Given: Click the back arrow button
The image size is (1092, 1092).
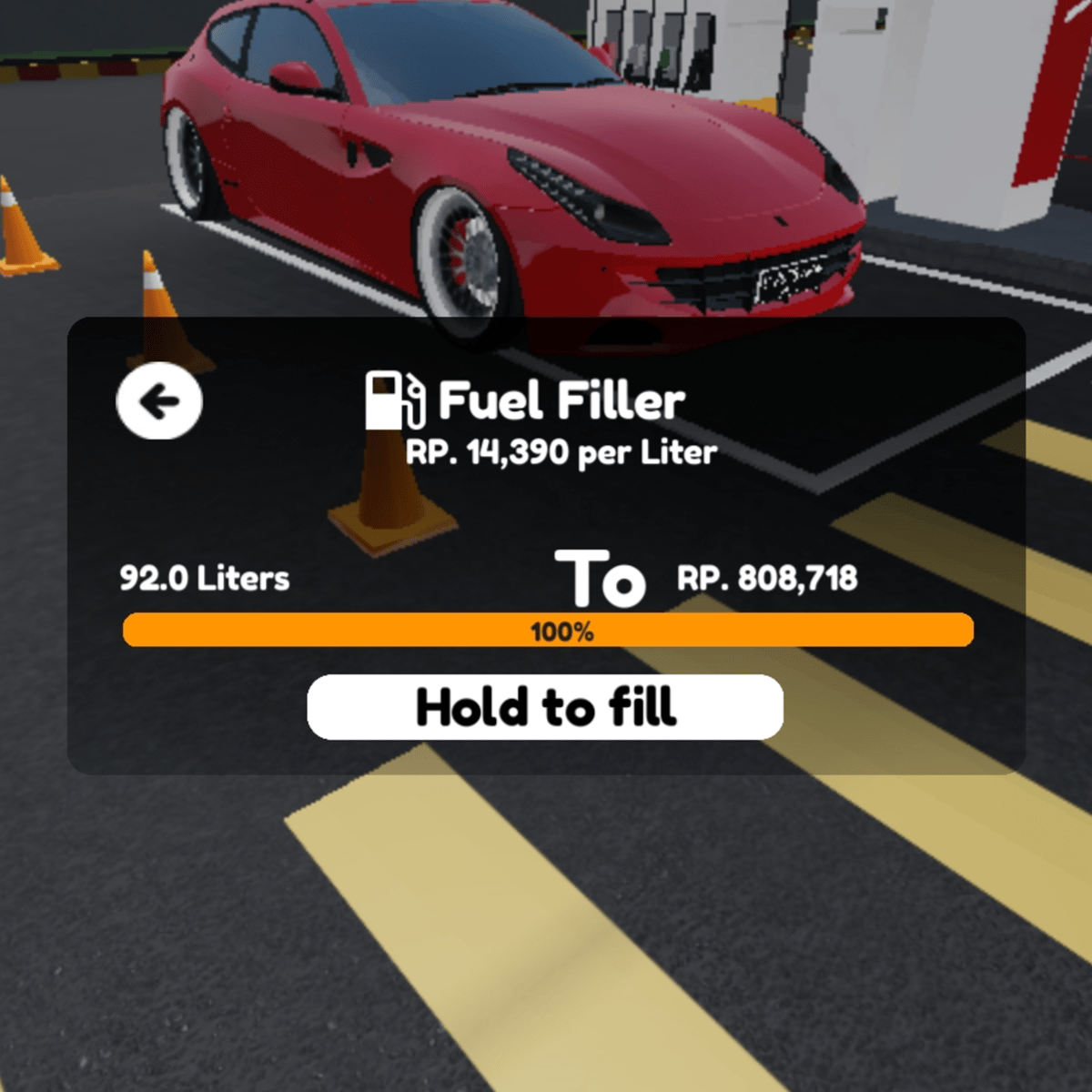Looking at the screenshot, I should (159, 400).
